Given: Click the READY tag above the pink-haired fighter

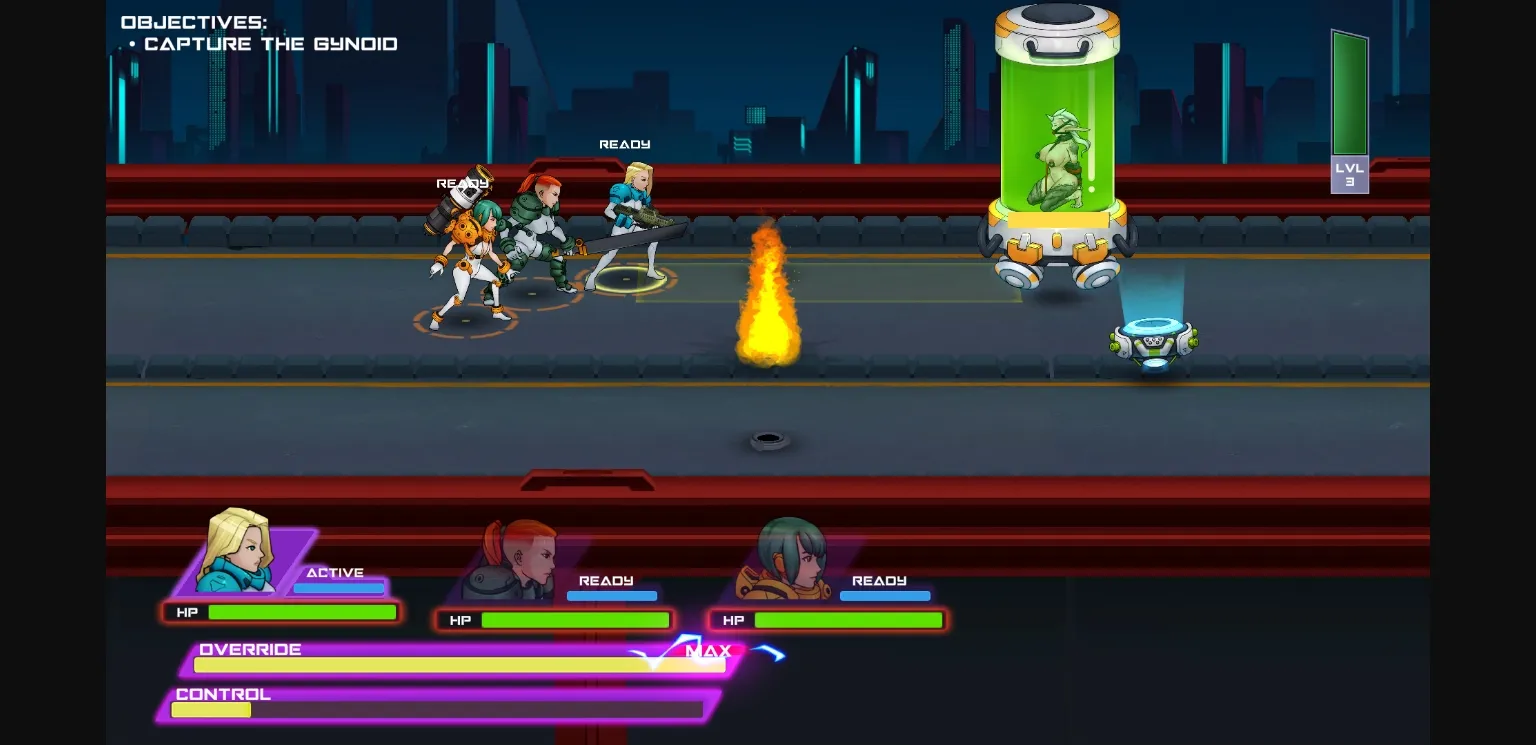Looking at the screenshot, I should click(462, 183).
